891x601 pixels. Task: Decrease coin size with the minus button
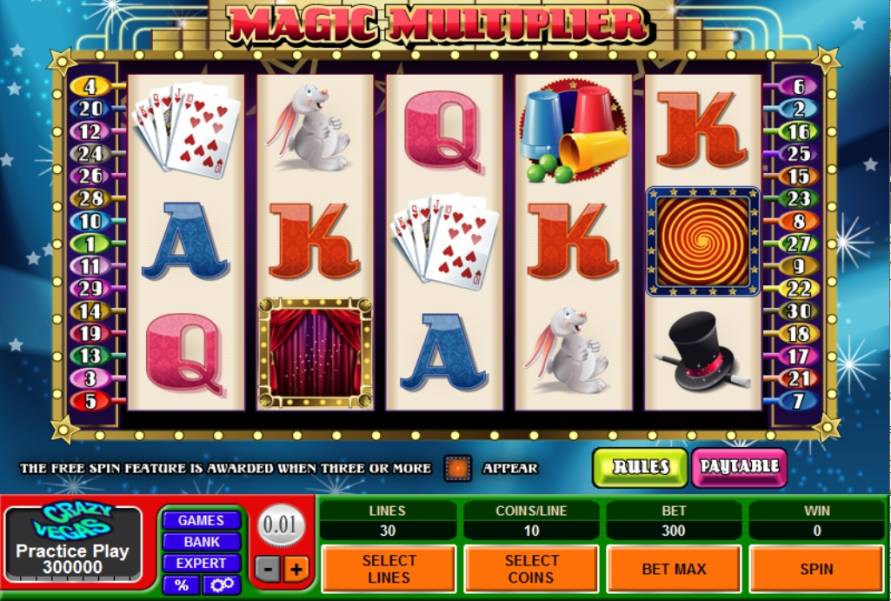(268, 569)
